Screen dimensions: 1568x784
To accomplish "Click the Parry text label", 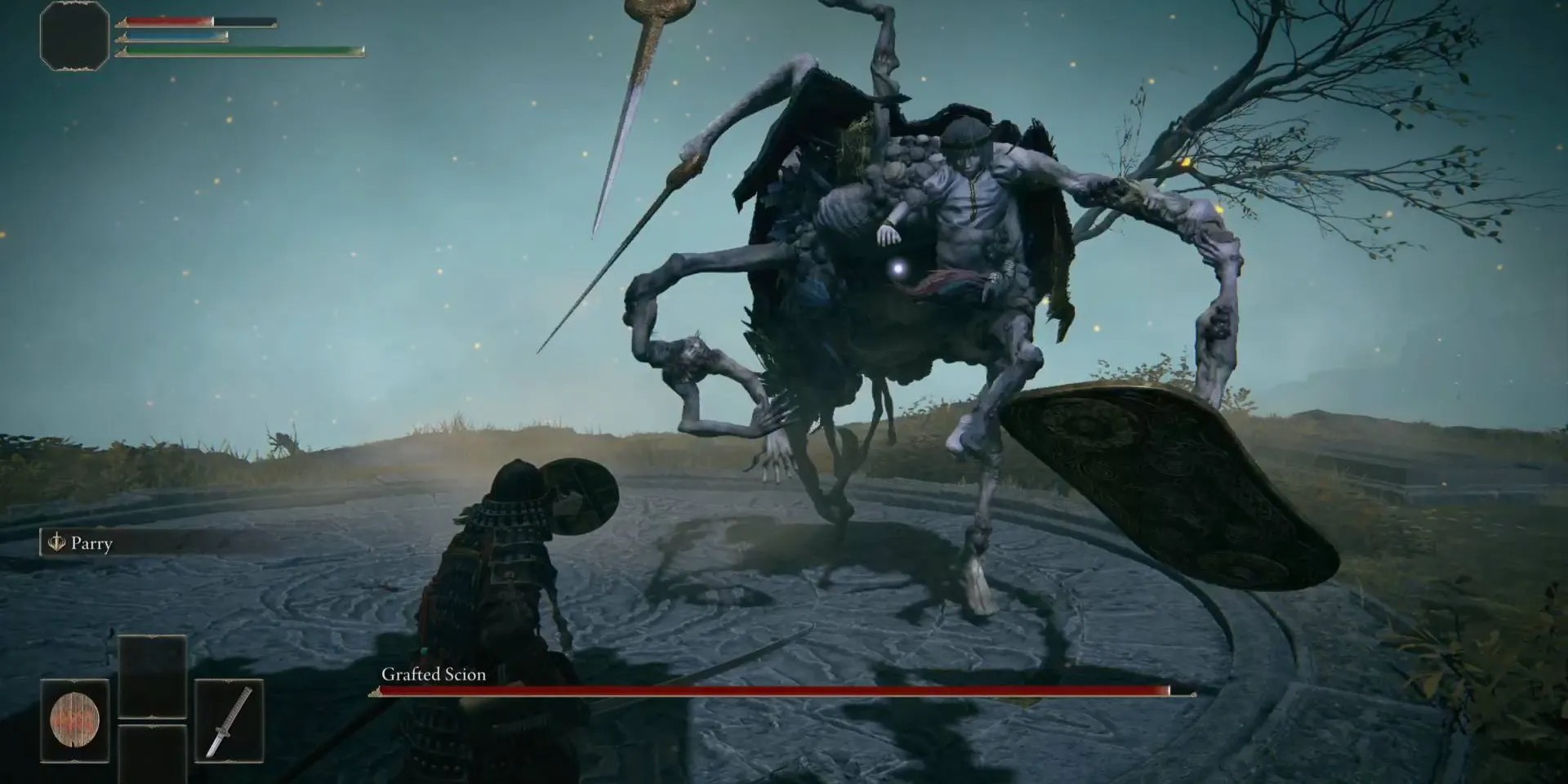I will pyautogui.click(x=92, y=543).
